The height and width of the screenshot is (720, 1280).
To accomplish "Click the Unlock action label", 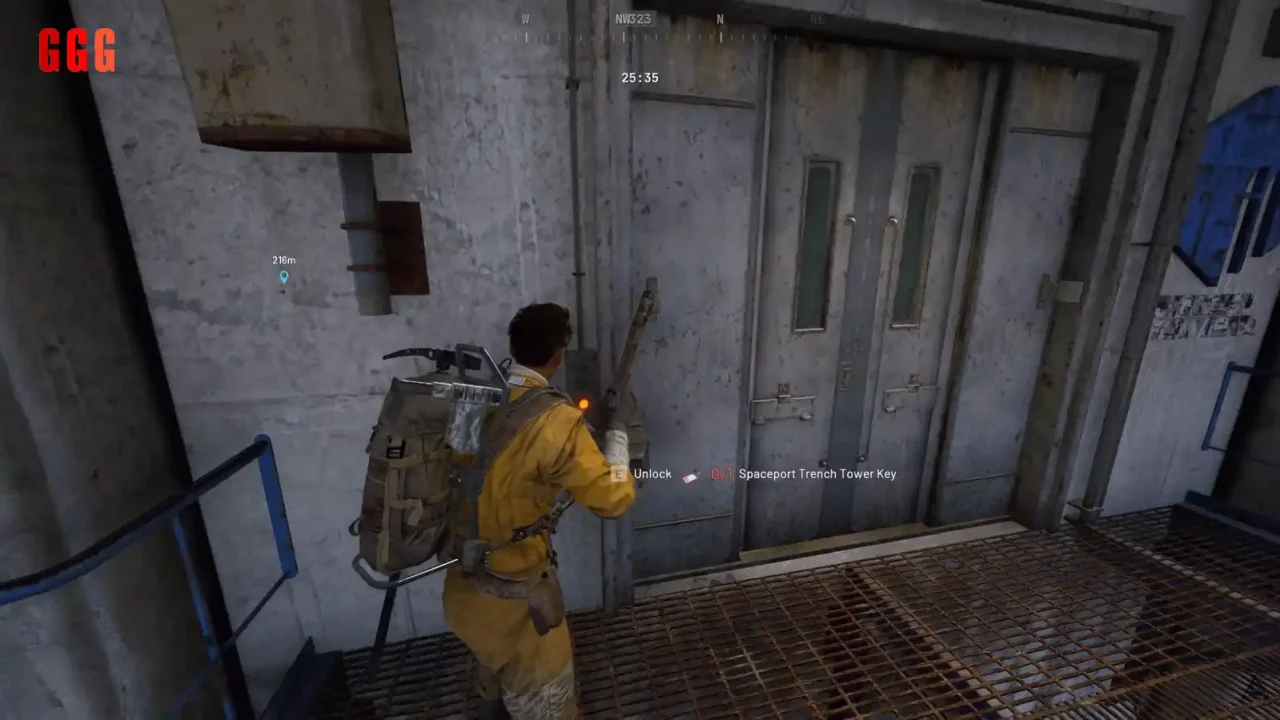I will click(652, 474).
